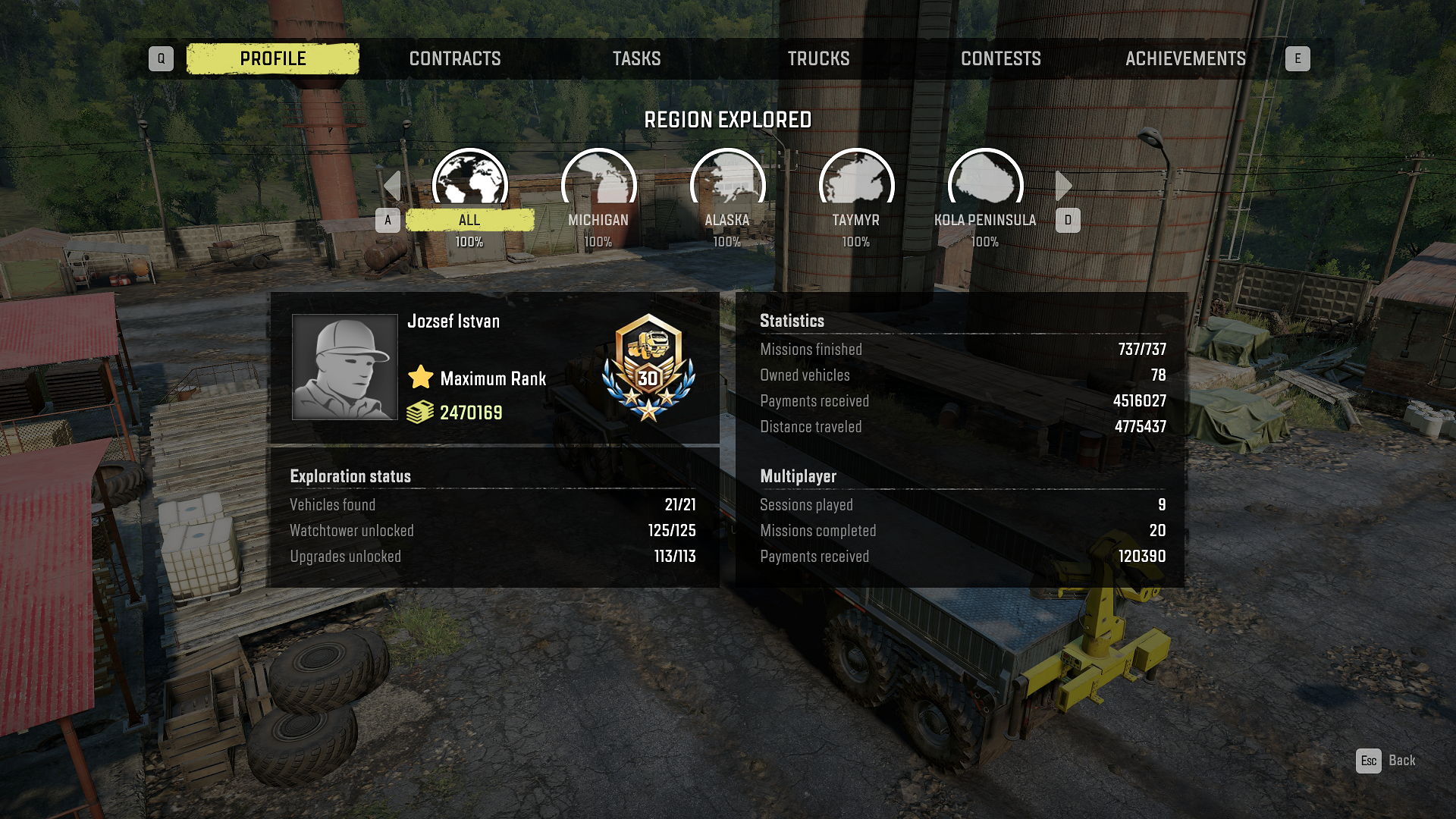Select the Profile tab
The image size is (1456, 819).
pyautogui.click(x=273, y=58)
